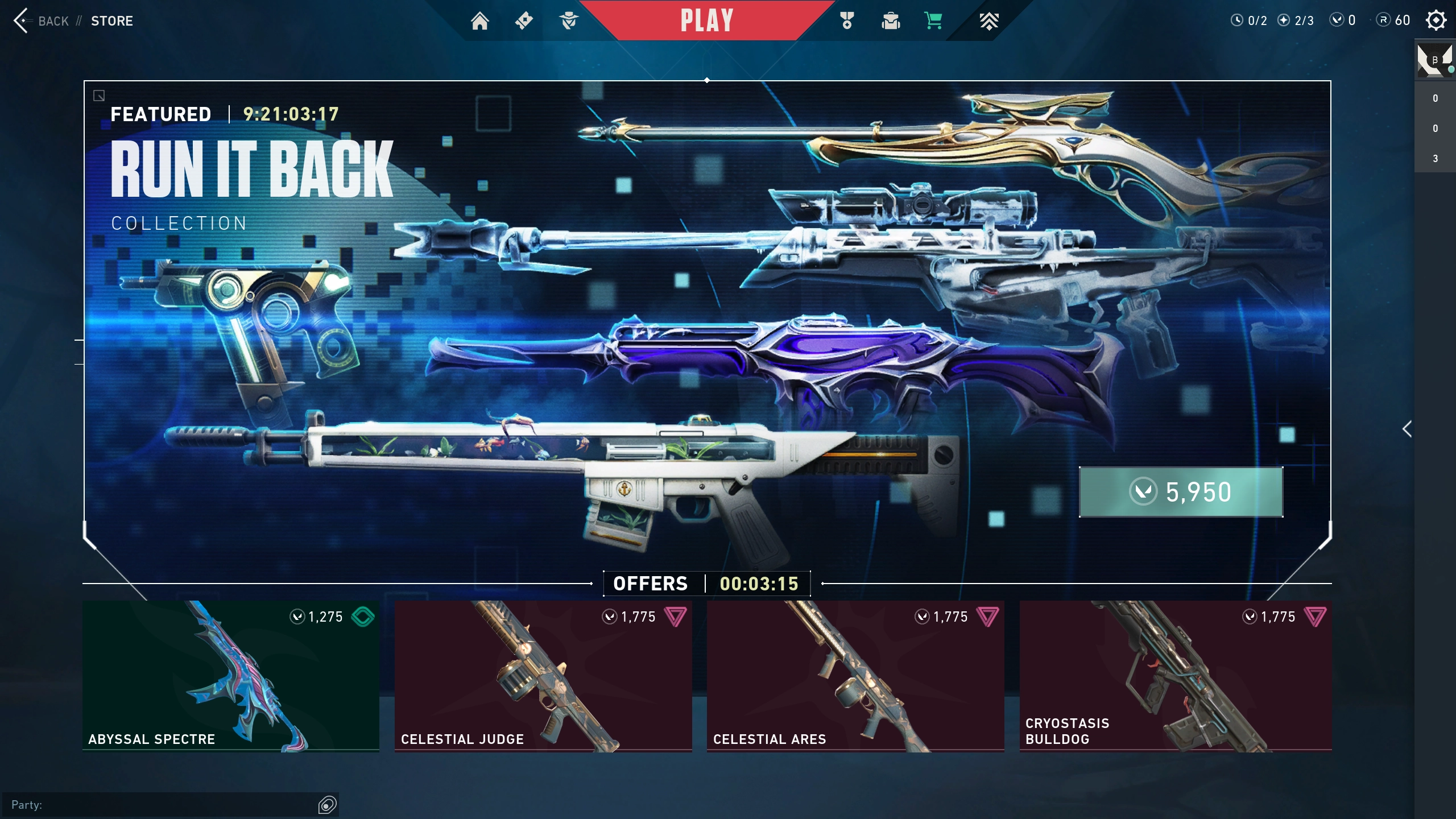Click the red PLAY button

[x=706, y=21]
